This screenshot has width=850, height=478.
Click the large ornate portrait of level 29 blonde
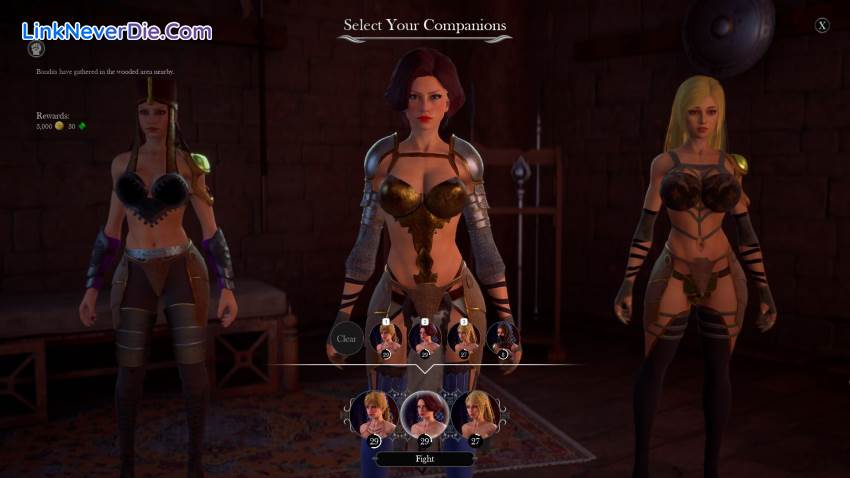373,415
